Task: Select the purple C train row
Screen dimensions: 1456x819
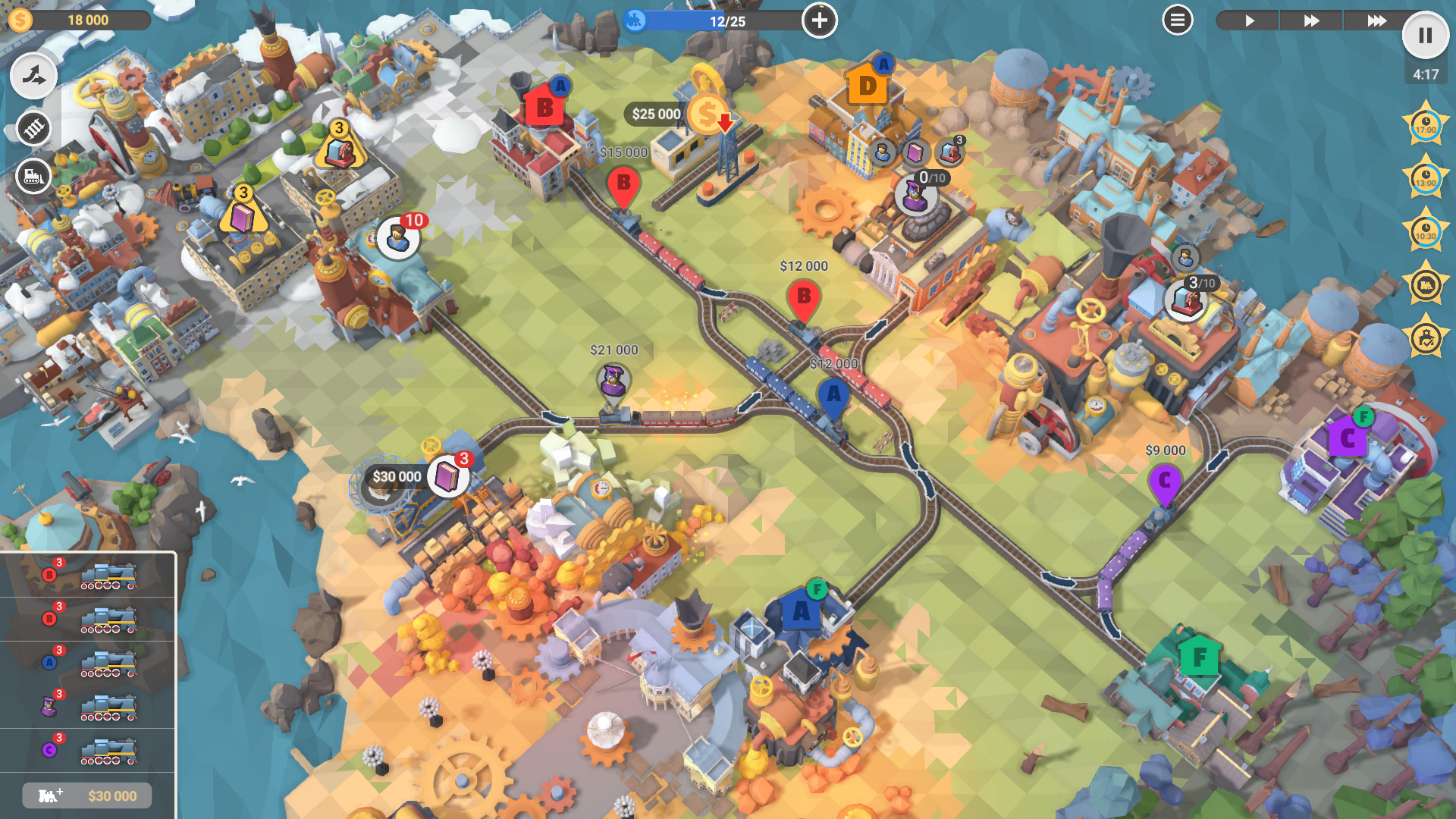Action: pos(87,750)
